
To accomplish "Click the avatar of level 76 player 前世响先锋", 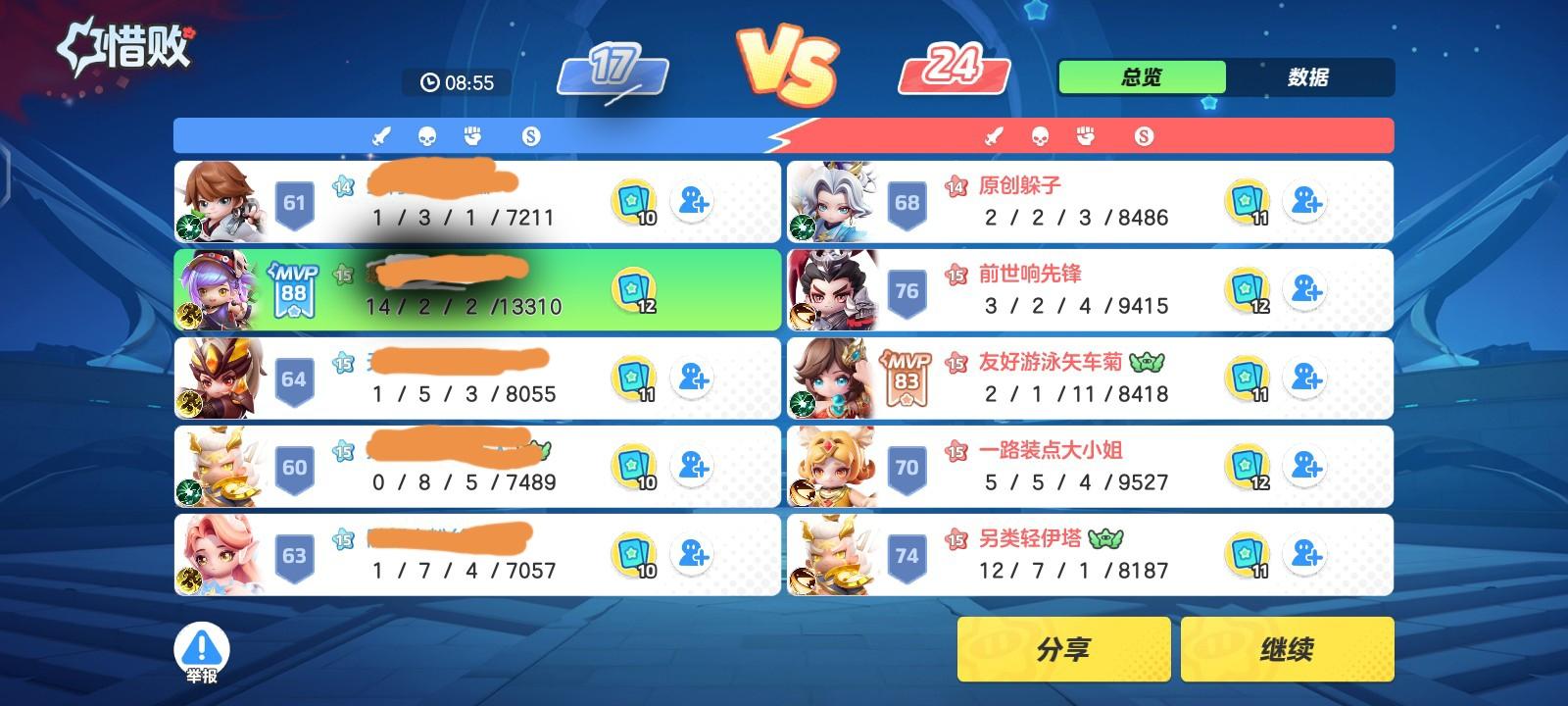I will coord(831,290).
